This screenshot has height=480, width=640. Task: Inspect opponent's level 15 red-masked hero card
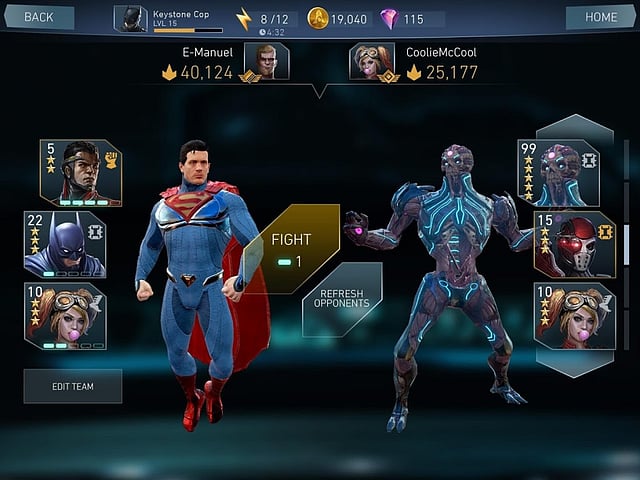coord(574,244)
